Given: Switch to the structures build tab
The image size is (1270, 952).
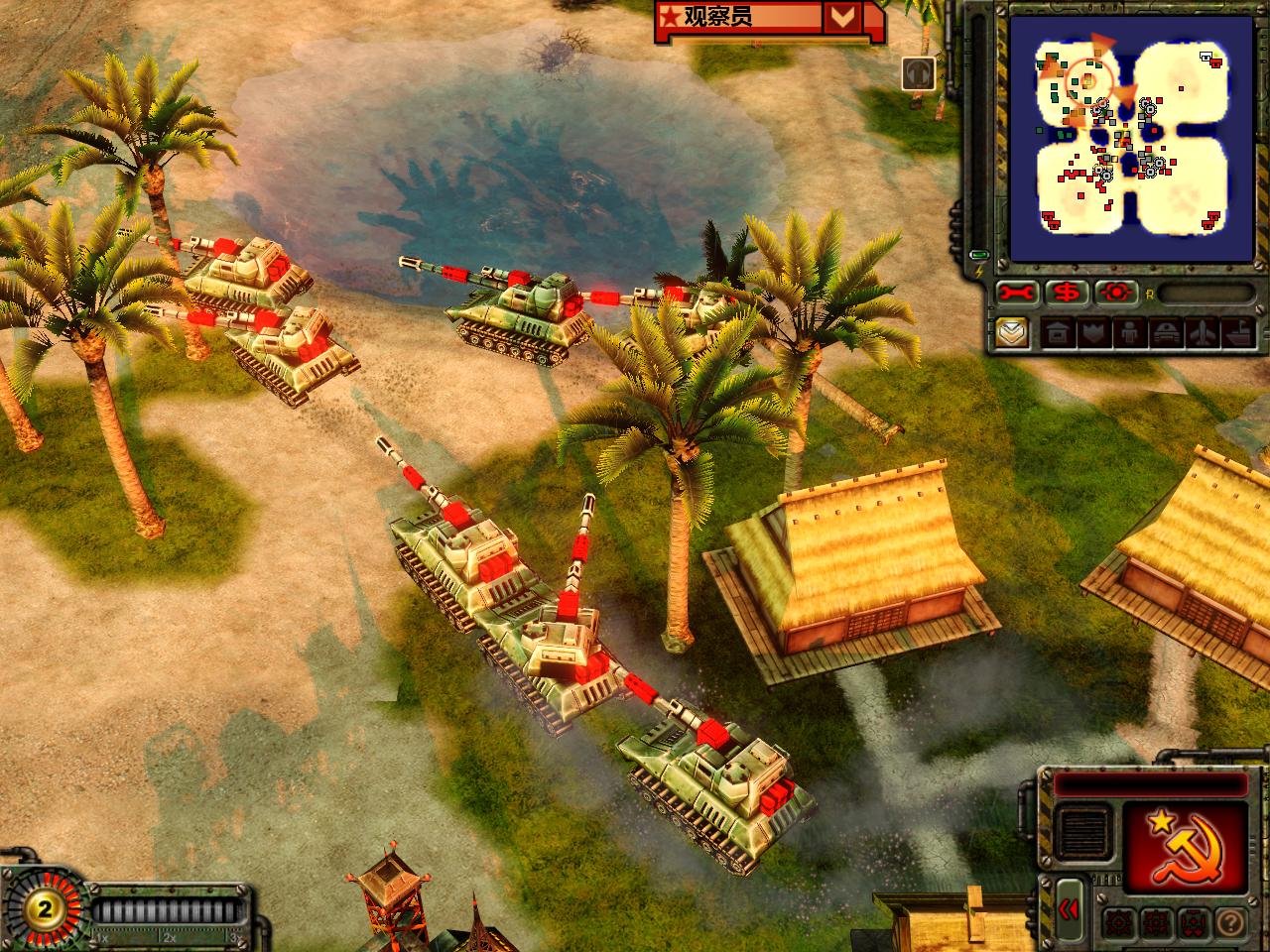Looking at the screenshot, I should [1059, 332].
